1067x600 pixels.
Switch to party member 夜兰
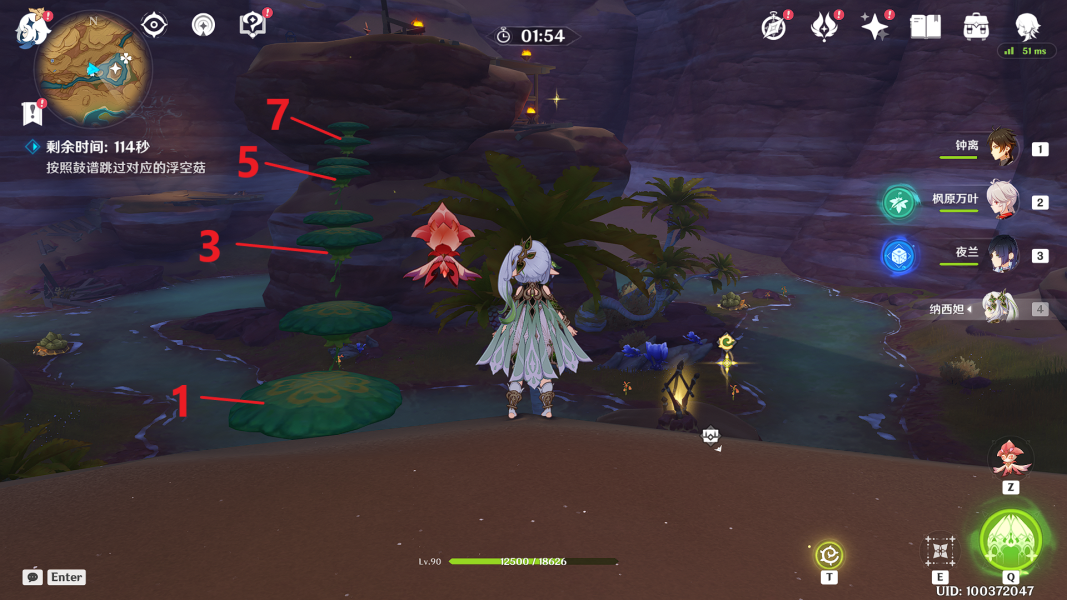(x=1001, y=255)
